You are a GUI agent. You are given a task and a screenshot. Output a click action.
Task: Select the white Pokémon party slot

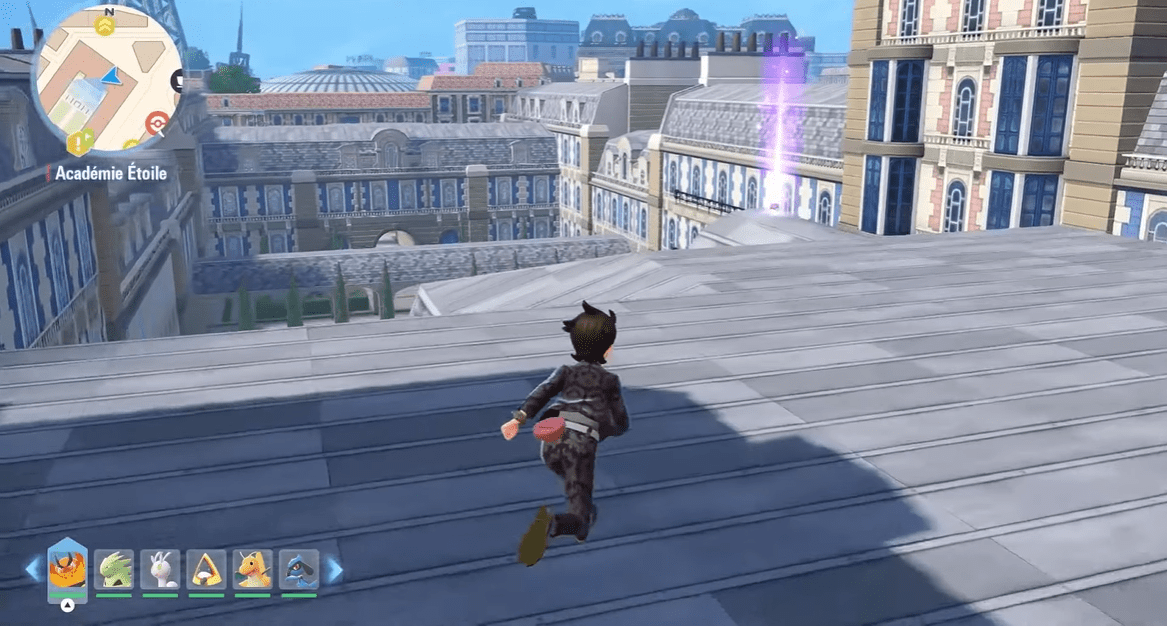point(160,570)
